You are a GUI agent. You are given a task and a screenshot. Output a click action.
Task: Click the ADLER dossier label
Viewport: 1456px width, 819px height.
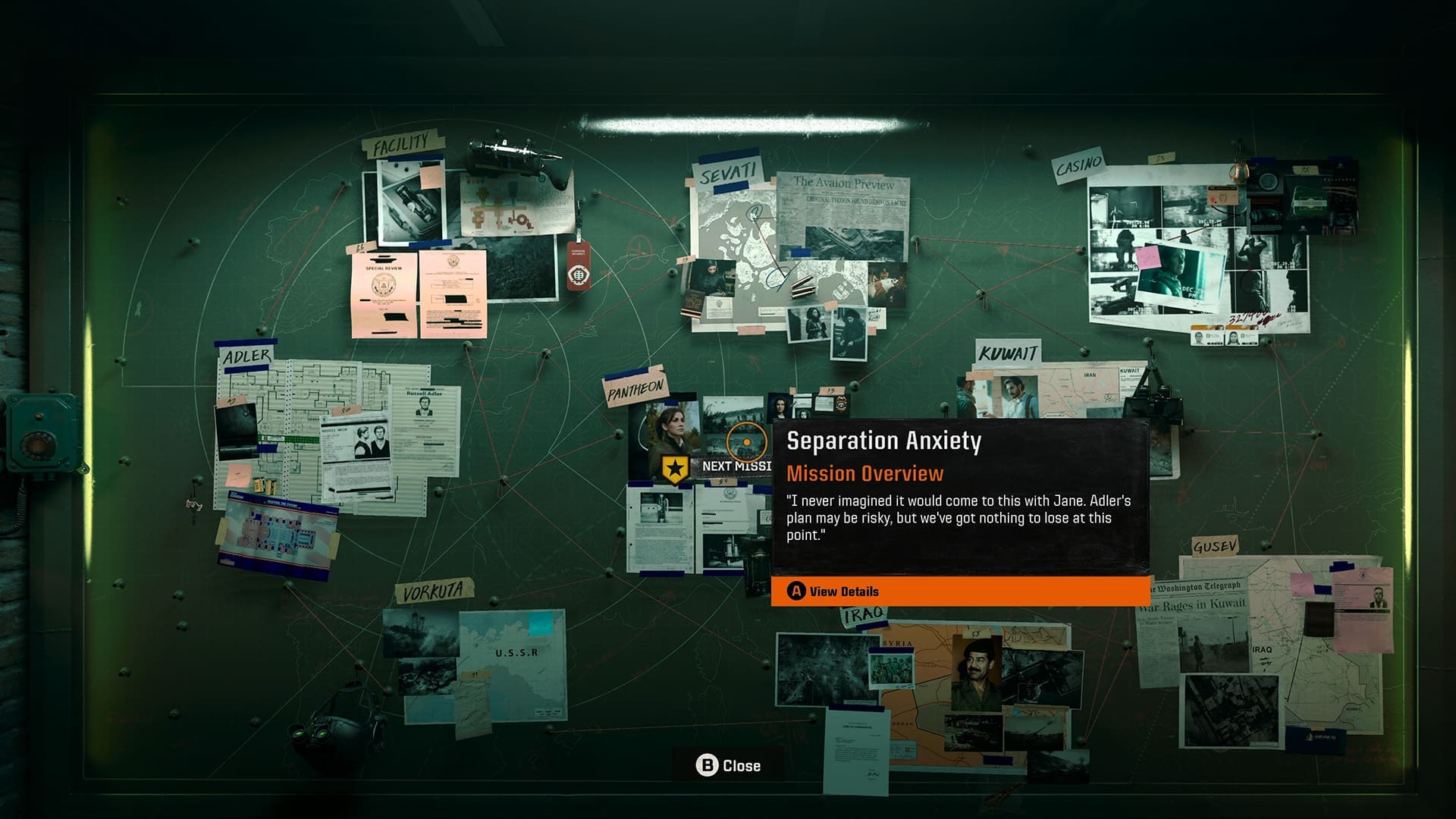[249, 353]
